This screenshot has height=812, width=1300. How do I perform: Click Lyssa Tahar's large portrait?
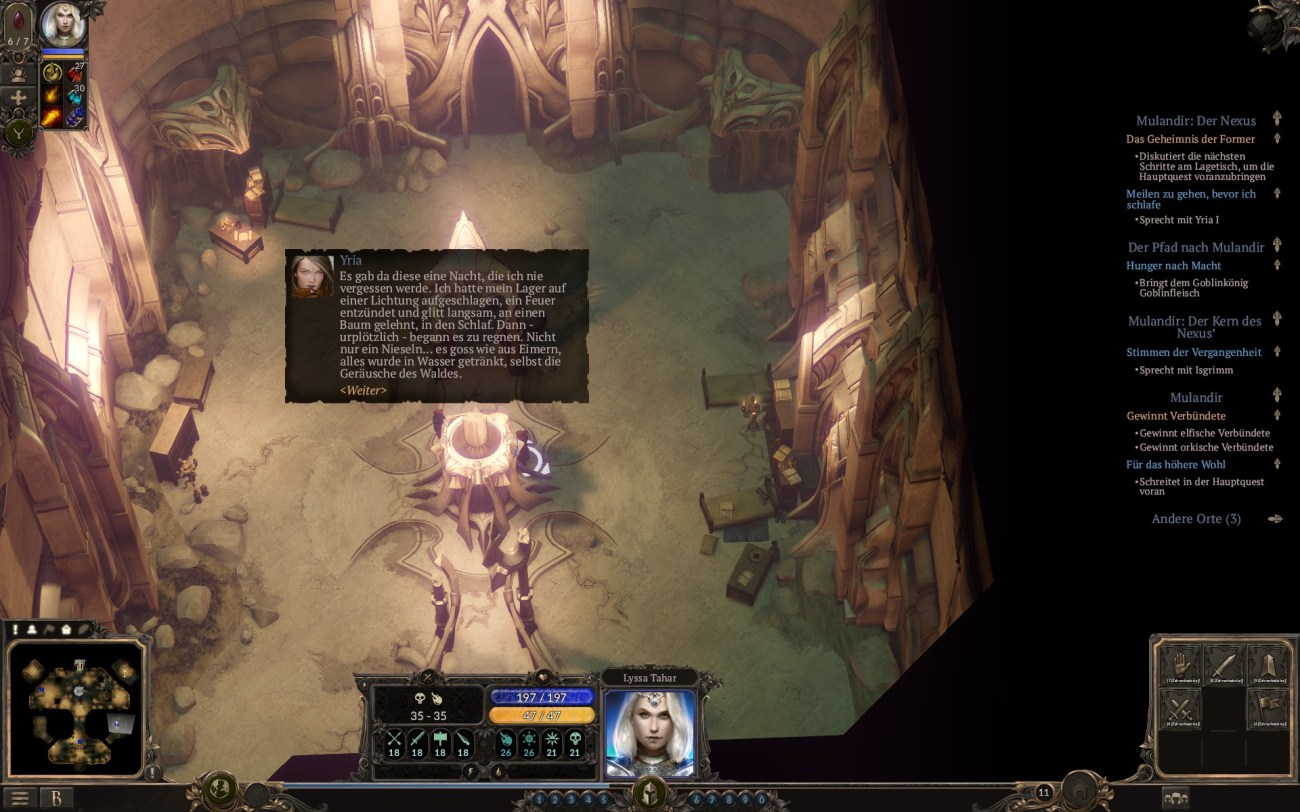(x=650, y=732)
